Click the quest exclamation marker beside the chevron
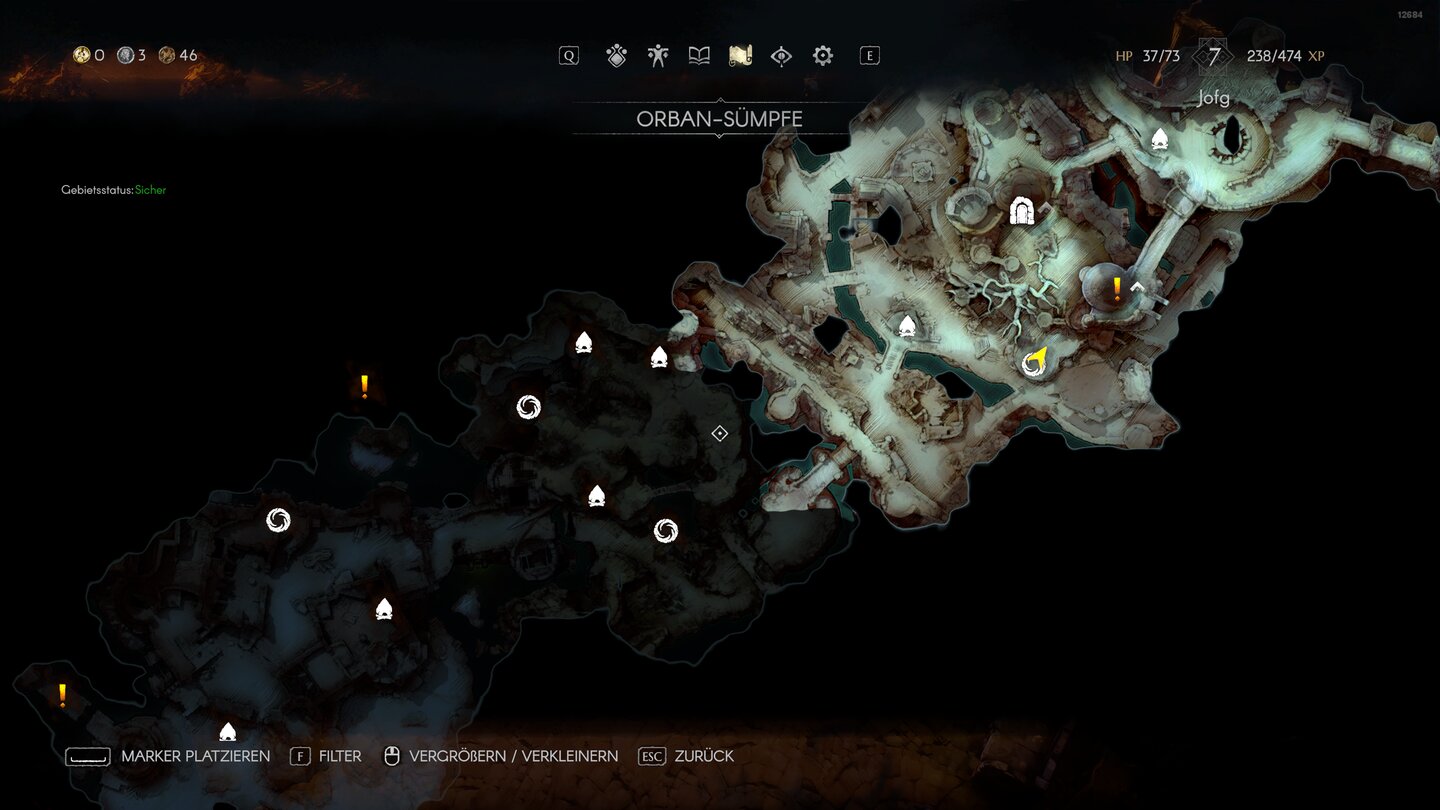The image size is (1440, 810). pos(1117,290)
